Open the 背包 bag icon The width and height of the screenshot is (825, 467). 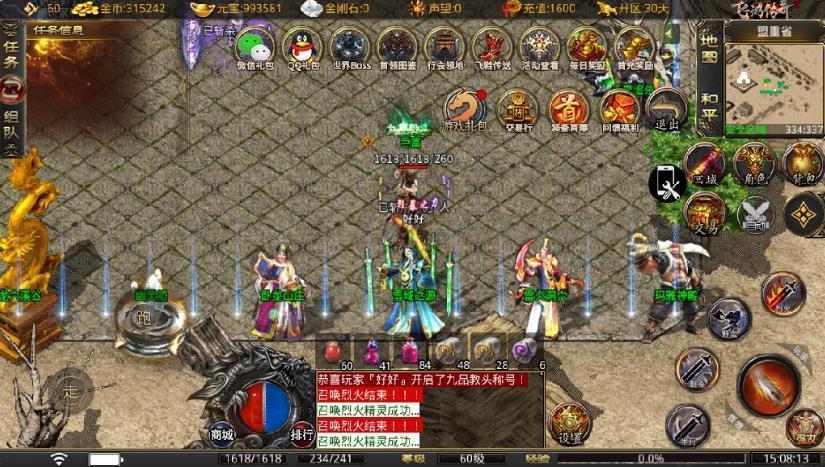pyautogui.click(x=803, y=162)
